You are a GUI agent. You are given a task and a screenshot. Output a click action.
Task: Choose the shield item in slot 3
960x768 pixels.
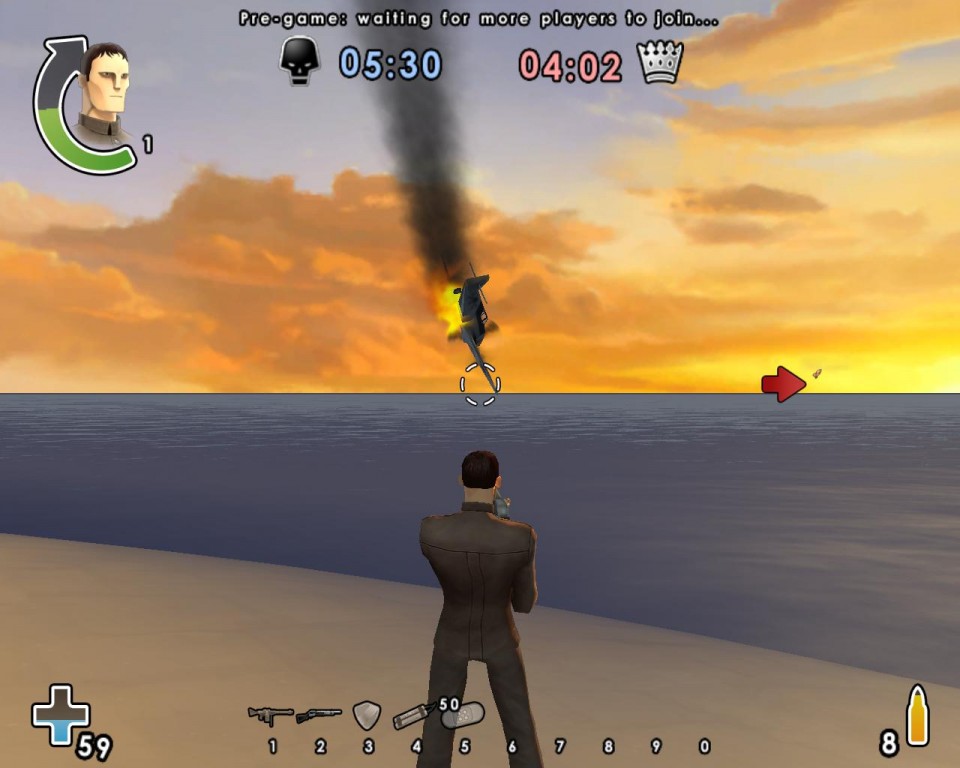tap(367, 715)
